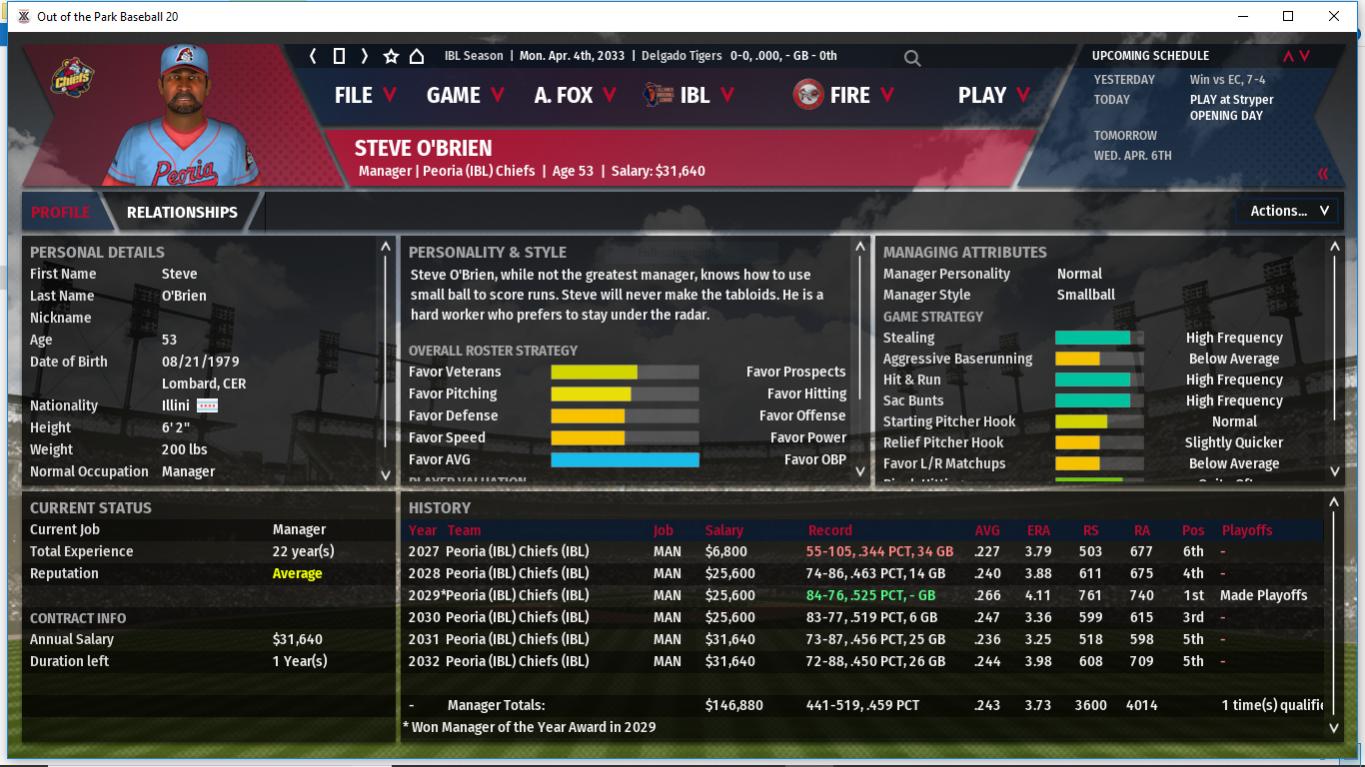The image size is (1365, 767).
Task: Select the Profile tab
Action: tap(60, 212)
